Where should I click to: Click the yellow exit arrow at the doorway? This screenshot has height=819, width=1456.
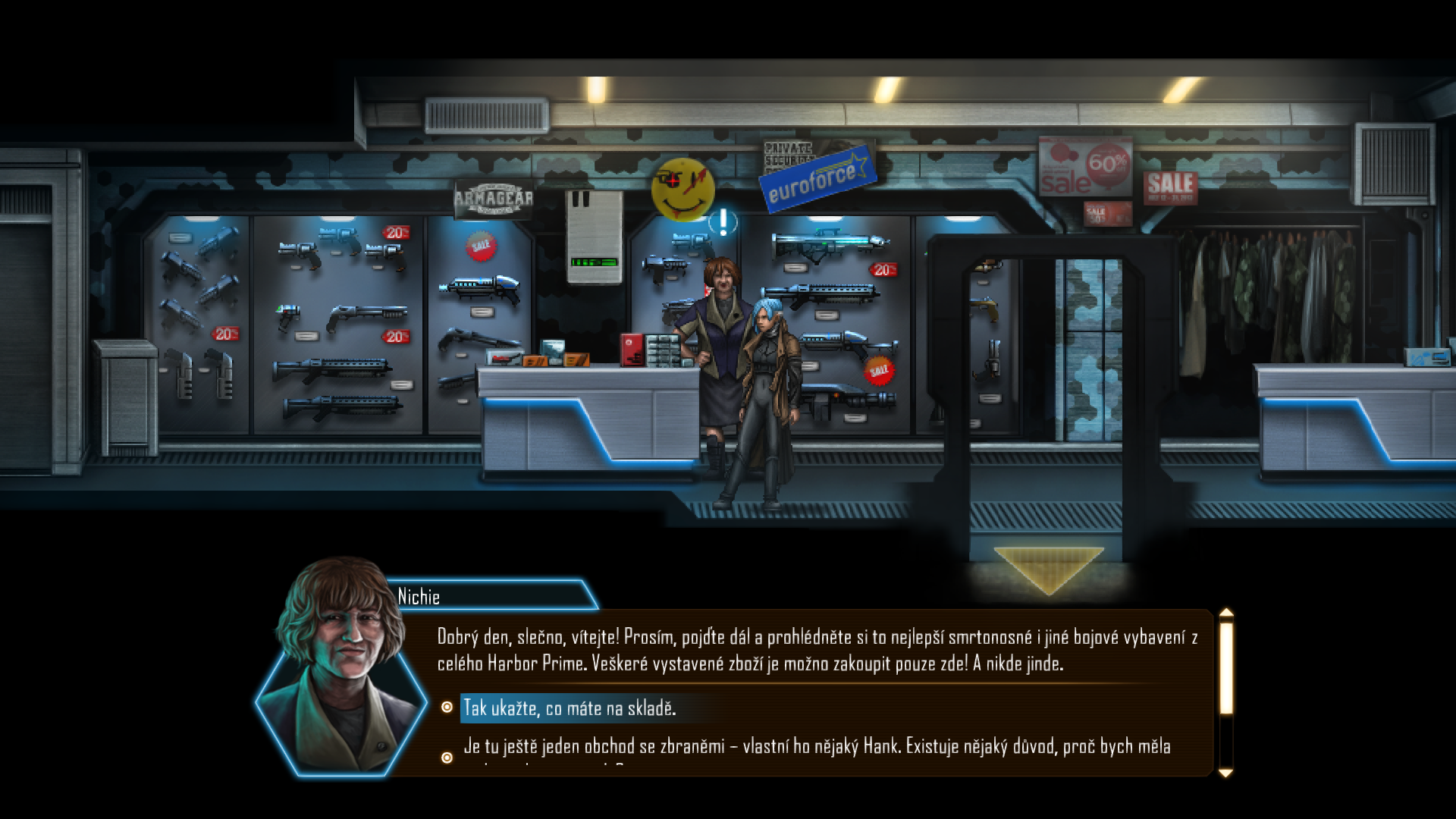[1048, 569]
